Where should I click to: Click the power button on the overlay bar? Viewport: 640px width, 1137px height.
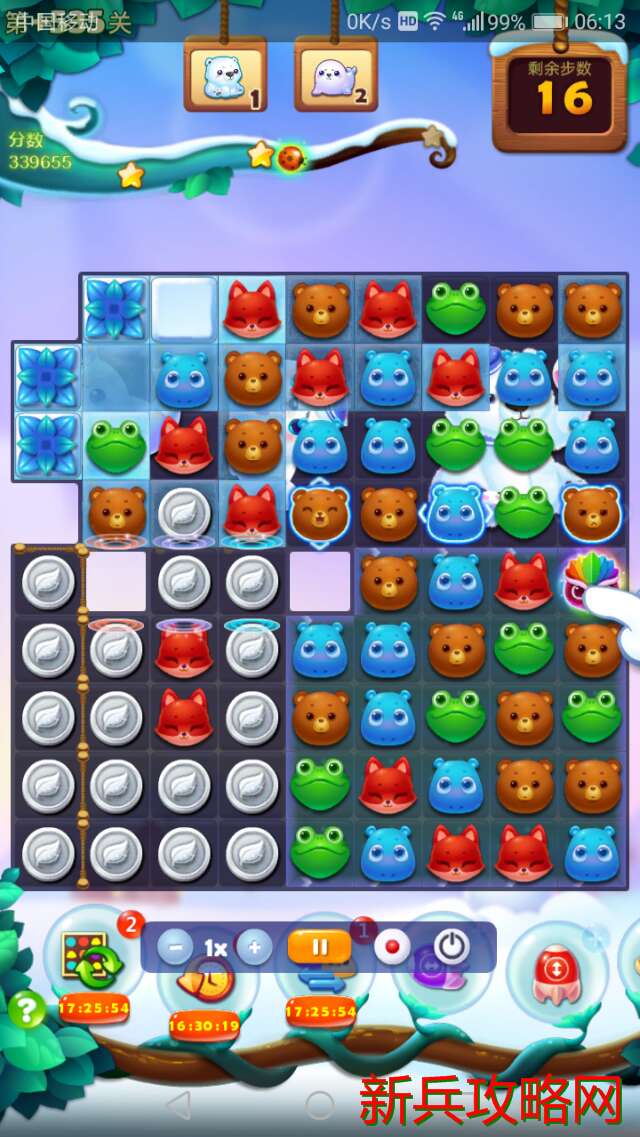pos(451,947)
